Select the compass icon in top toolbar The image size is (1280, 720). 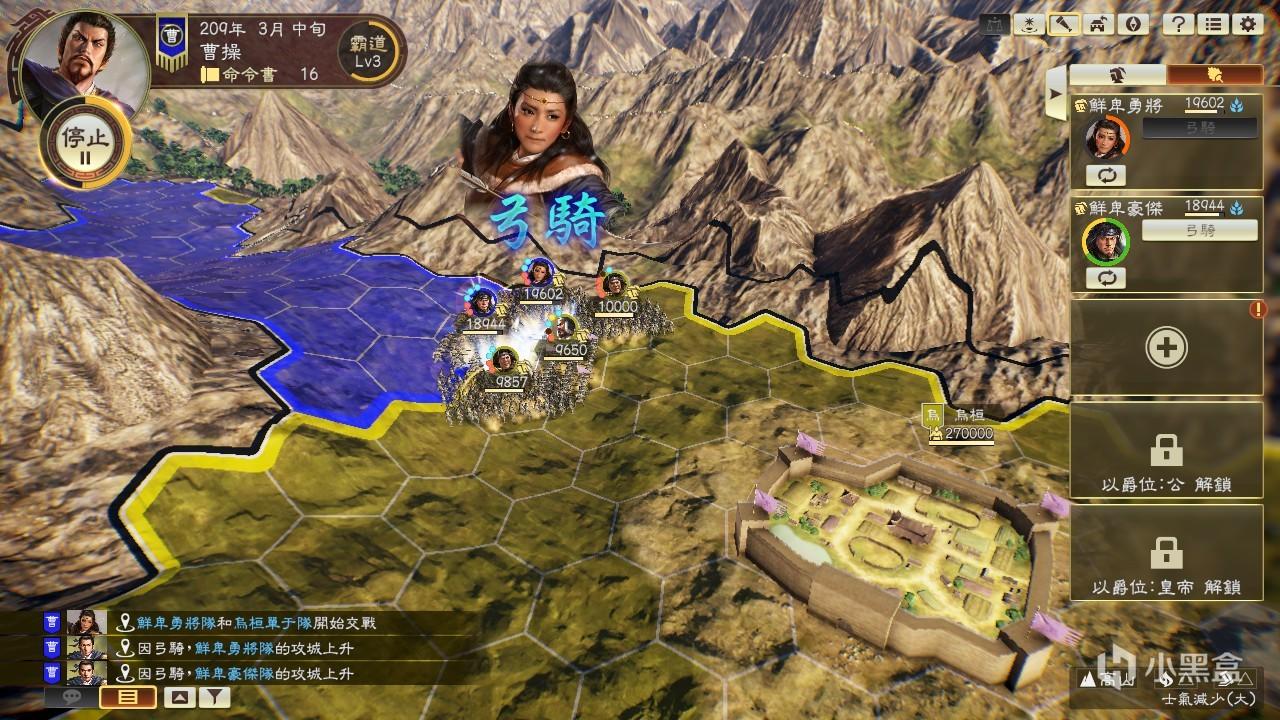pyautogui.click(x=1132, y=25)
